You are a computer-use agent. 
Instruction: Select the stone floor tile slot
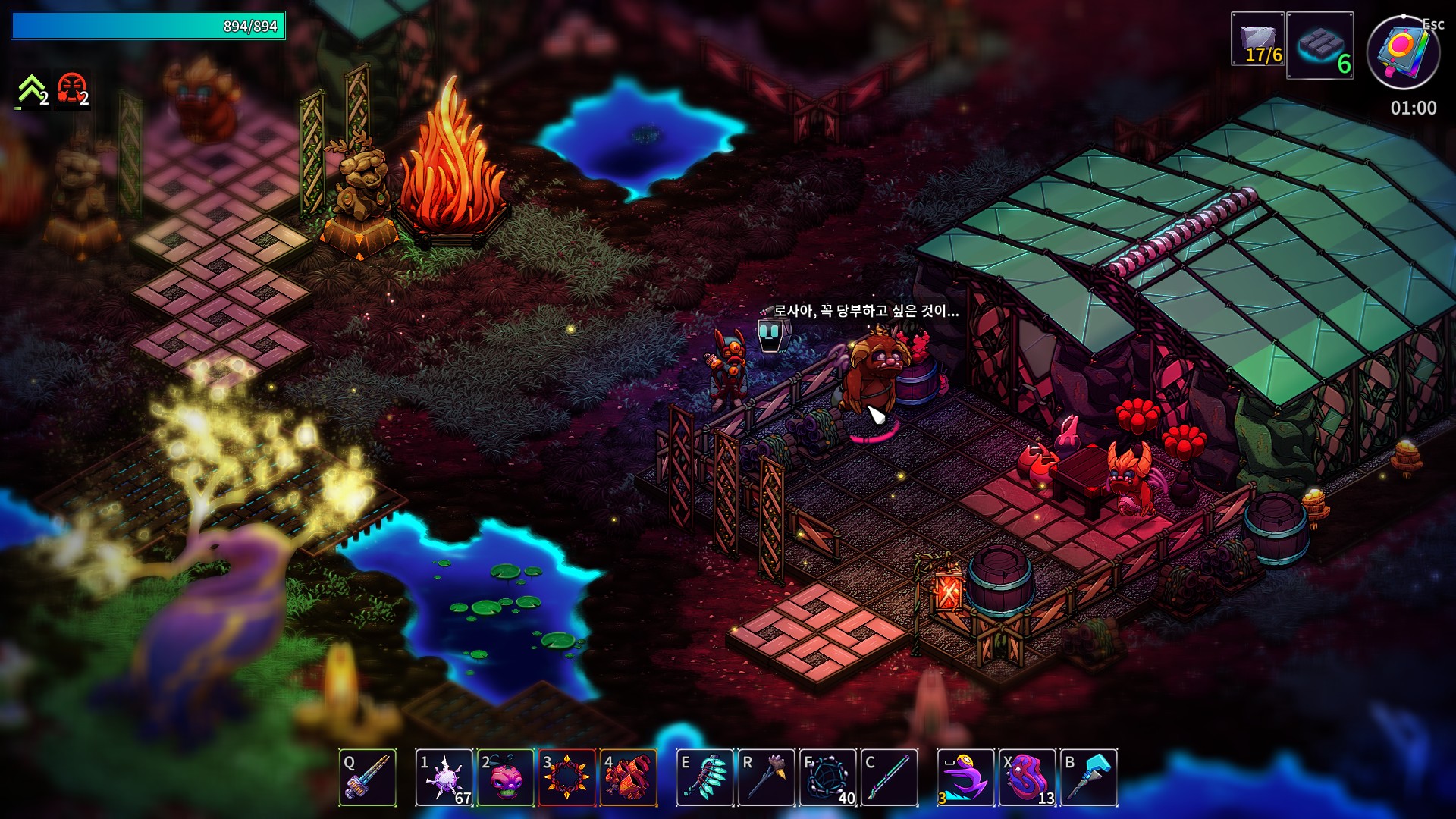[1319, 45]
